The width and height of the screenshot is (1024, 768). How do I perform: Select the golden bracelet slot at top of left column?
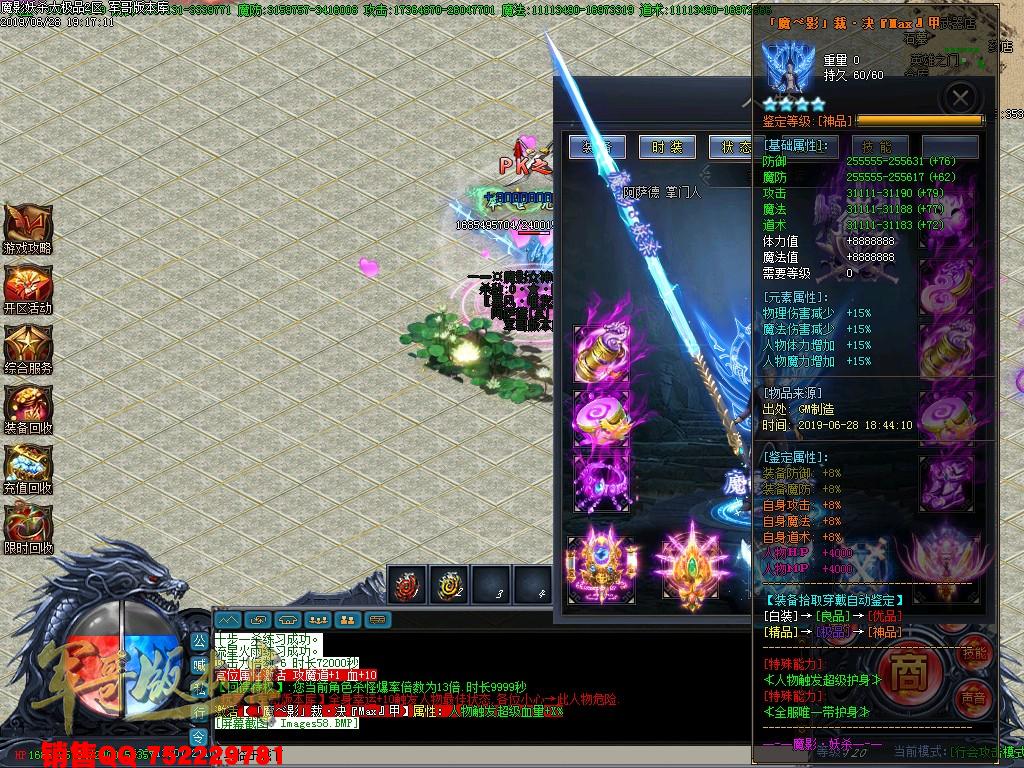point(603,352)
